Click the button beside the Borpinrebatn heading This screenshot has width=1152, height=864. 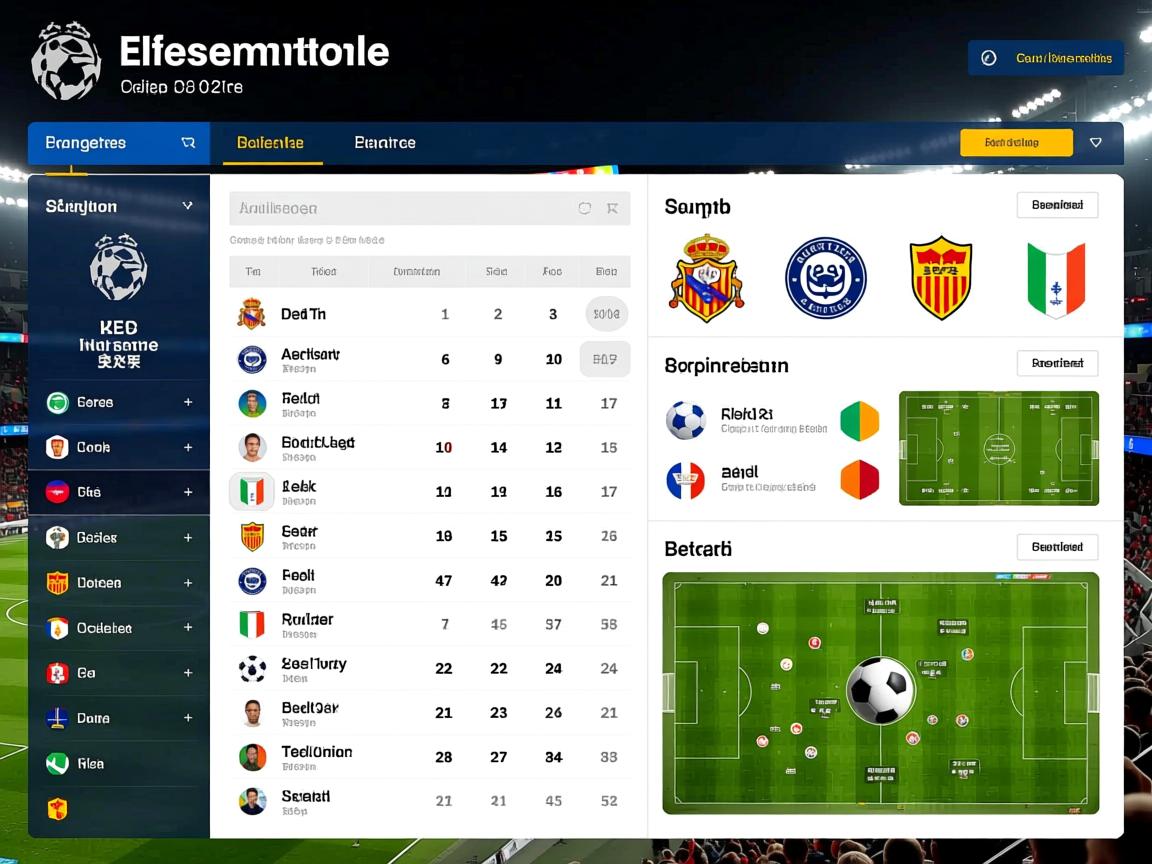coord(1057,363)
